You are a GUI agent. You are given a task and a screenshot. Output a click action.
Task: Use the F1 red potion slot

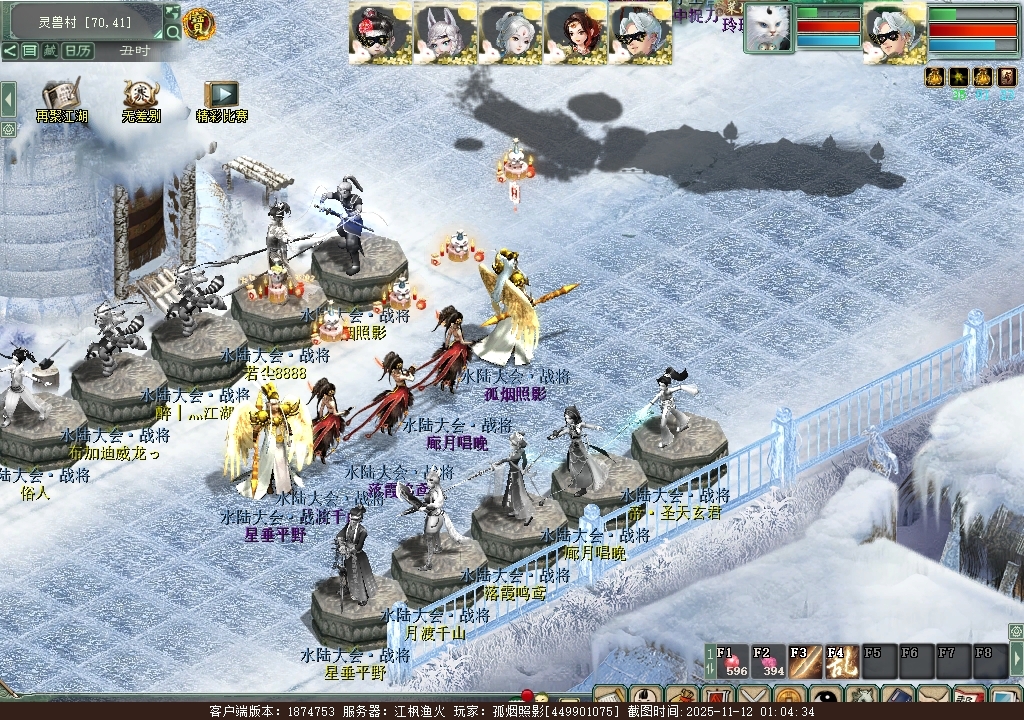tap(734, 662)
